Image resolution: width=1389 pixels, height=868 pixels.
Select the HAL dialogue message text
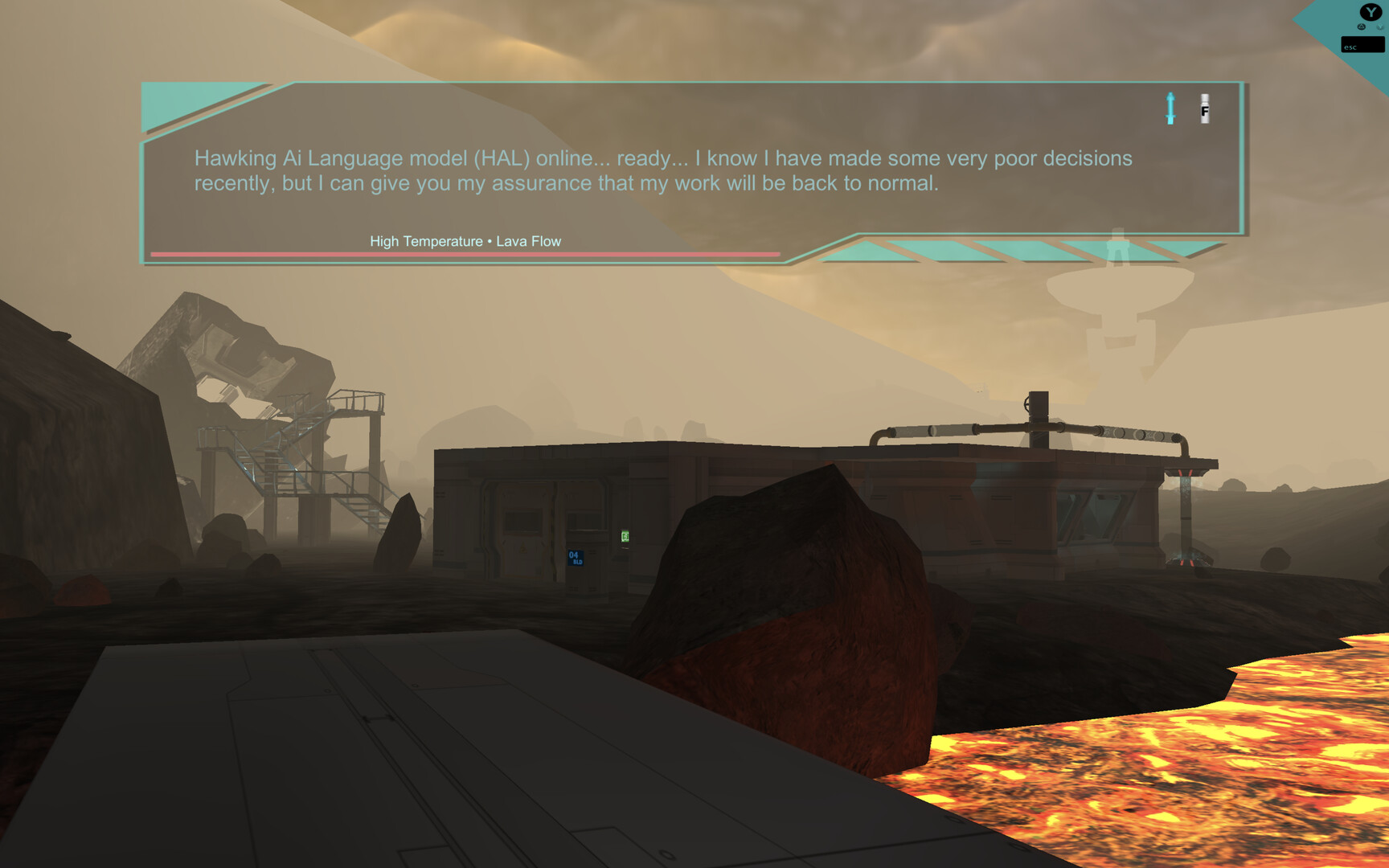662,170
